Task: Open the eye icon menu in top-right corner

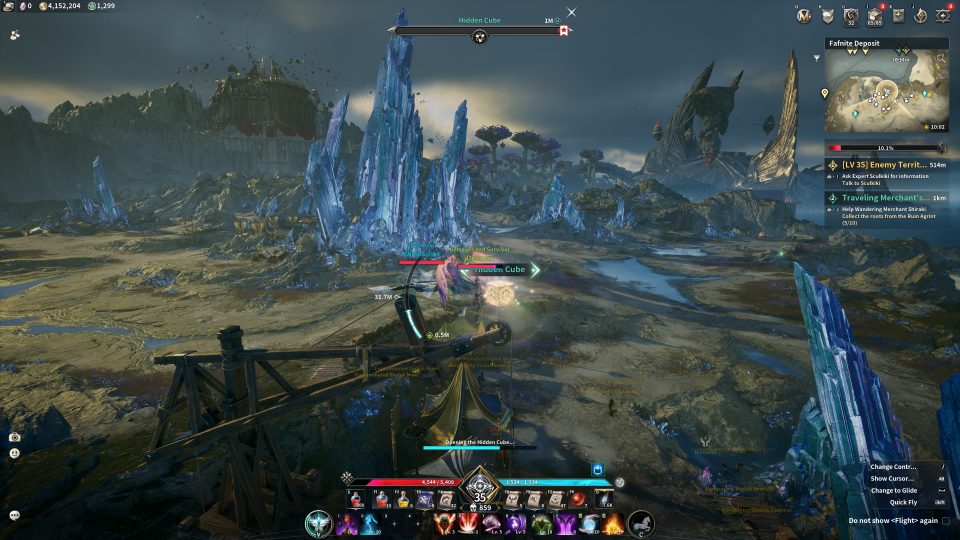Action: (942, 15)
